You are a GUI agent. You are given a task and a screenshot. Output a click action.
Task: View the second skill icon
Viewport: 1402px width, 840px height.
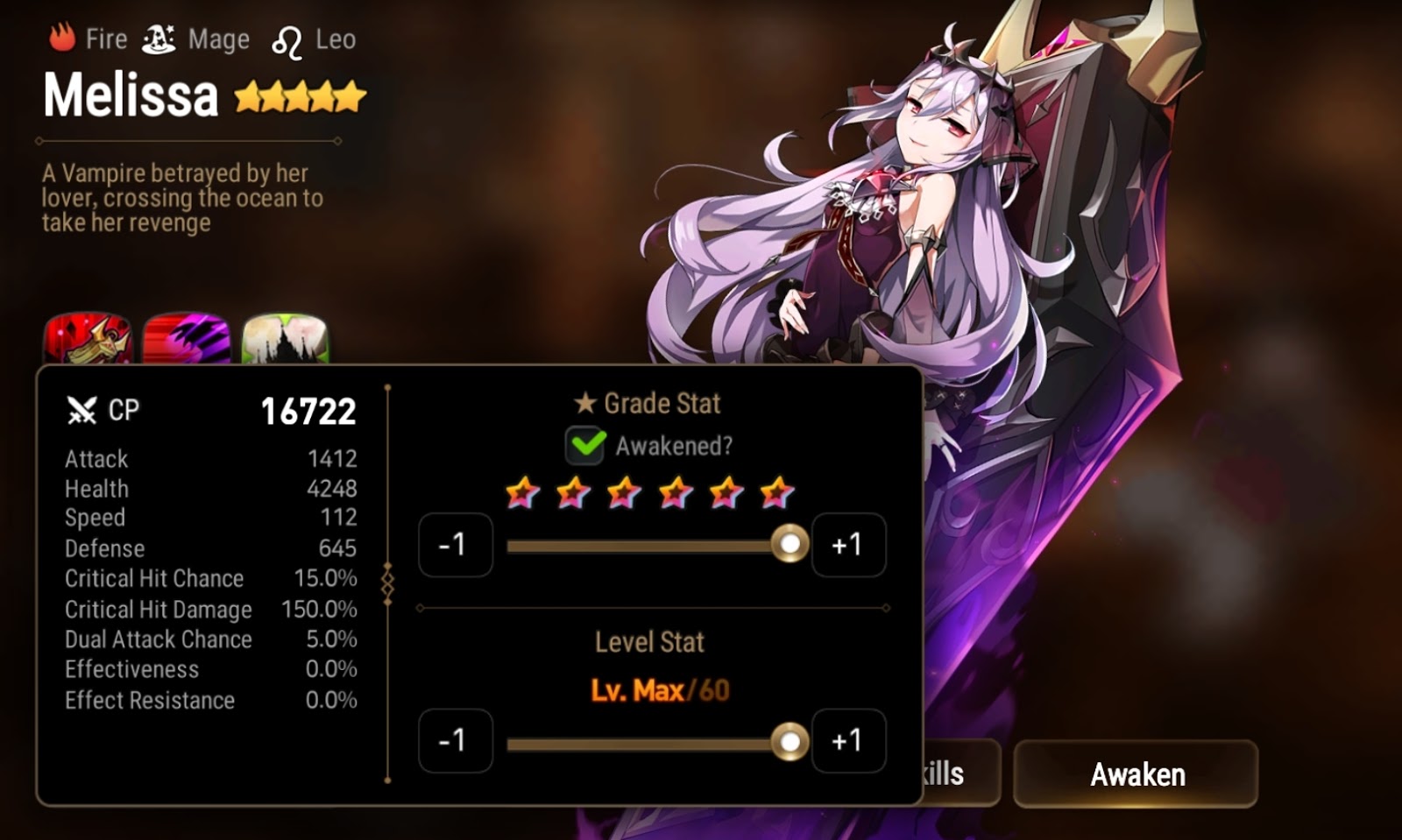[186, 337]
